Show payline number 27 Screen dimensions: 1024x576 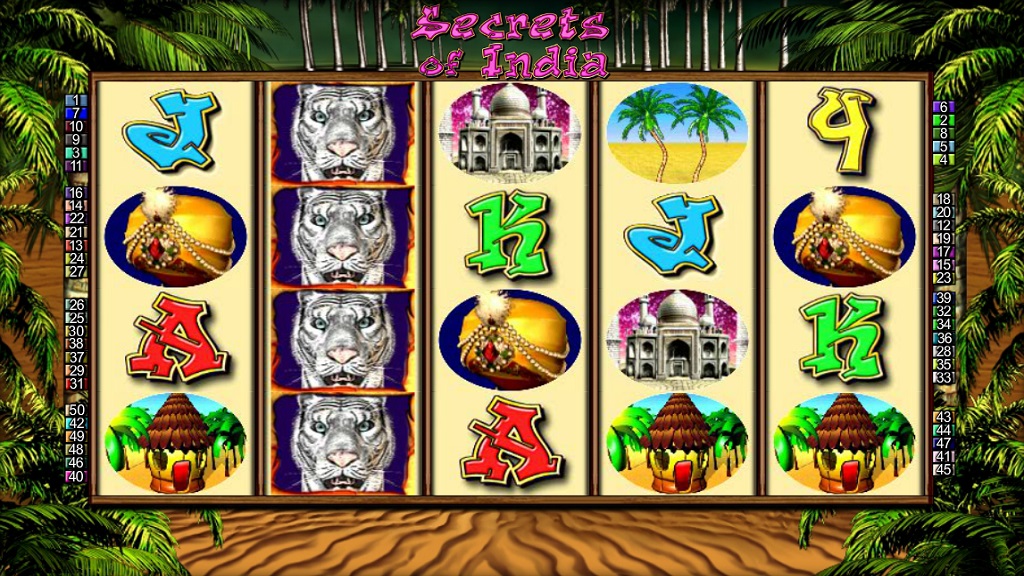tap(76, 271)
